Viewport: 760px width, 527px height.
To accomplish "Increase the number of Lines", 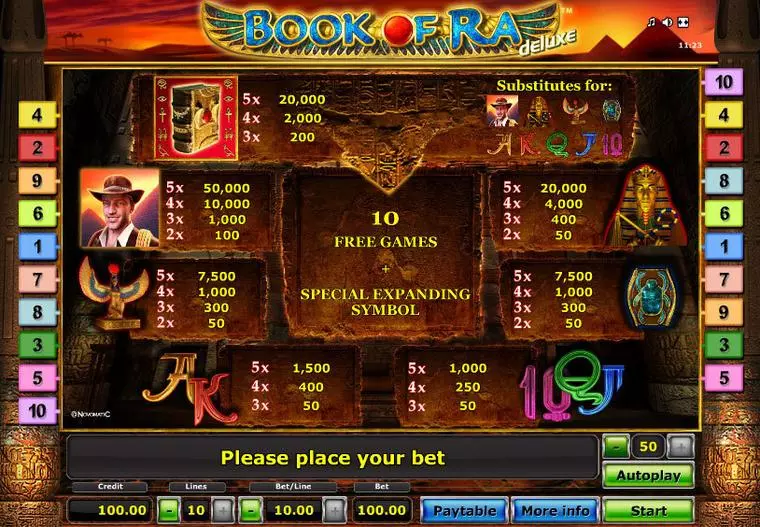I will (222, 510).
